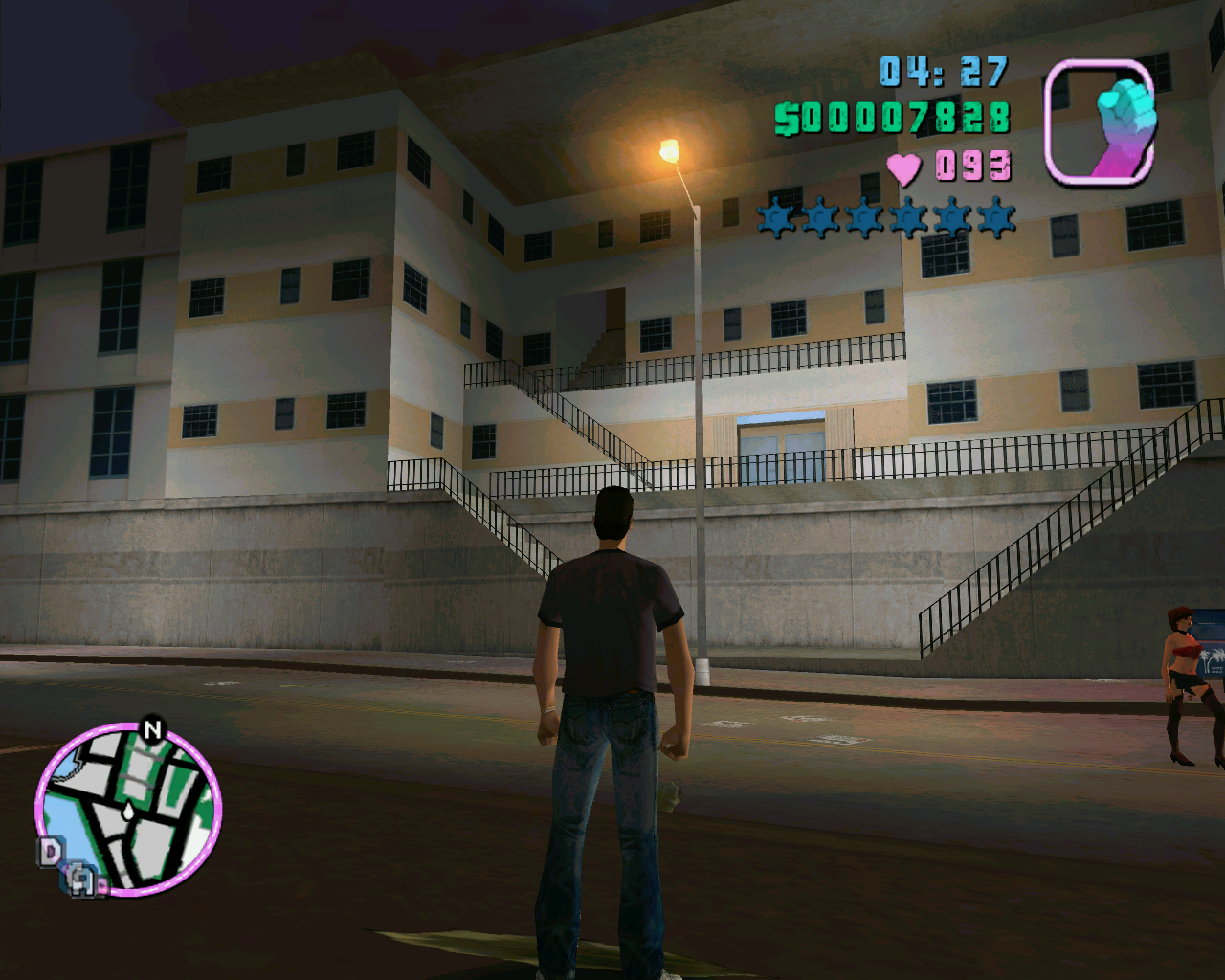Image resolution: width=1225 pixels, height=980 pixels.
Task: Click the white player arrow on radar
Action: 128,812
